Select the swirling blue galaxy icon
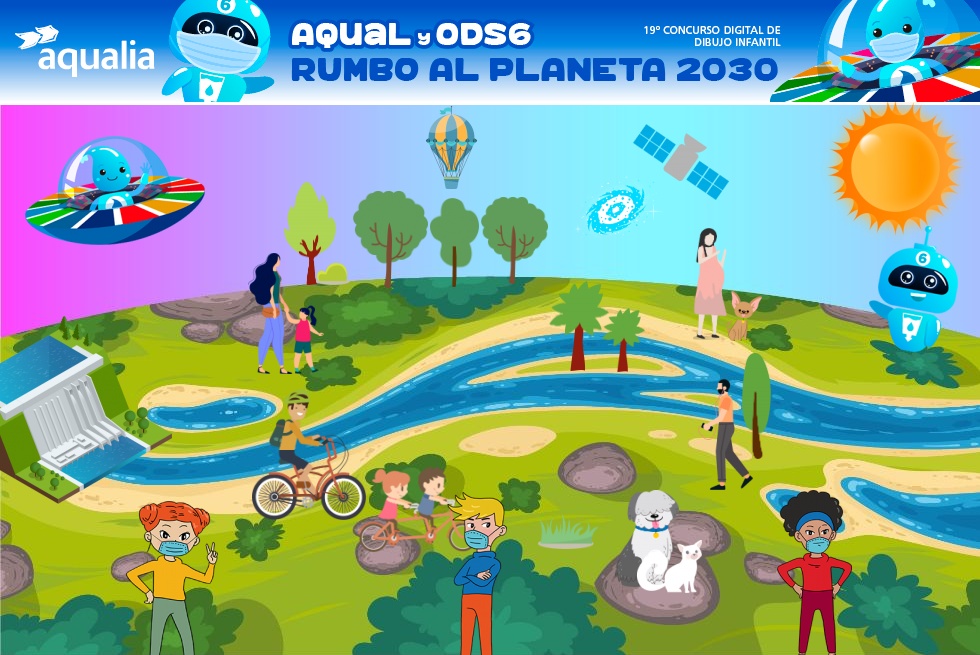The width and height of the screenshot is (980, 655). pyautogui.click(x=614, y=210)
